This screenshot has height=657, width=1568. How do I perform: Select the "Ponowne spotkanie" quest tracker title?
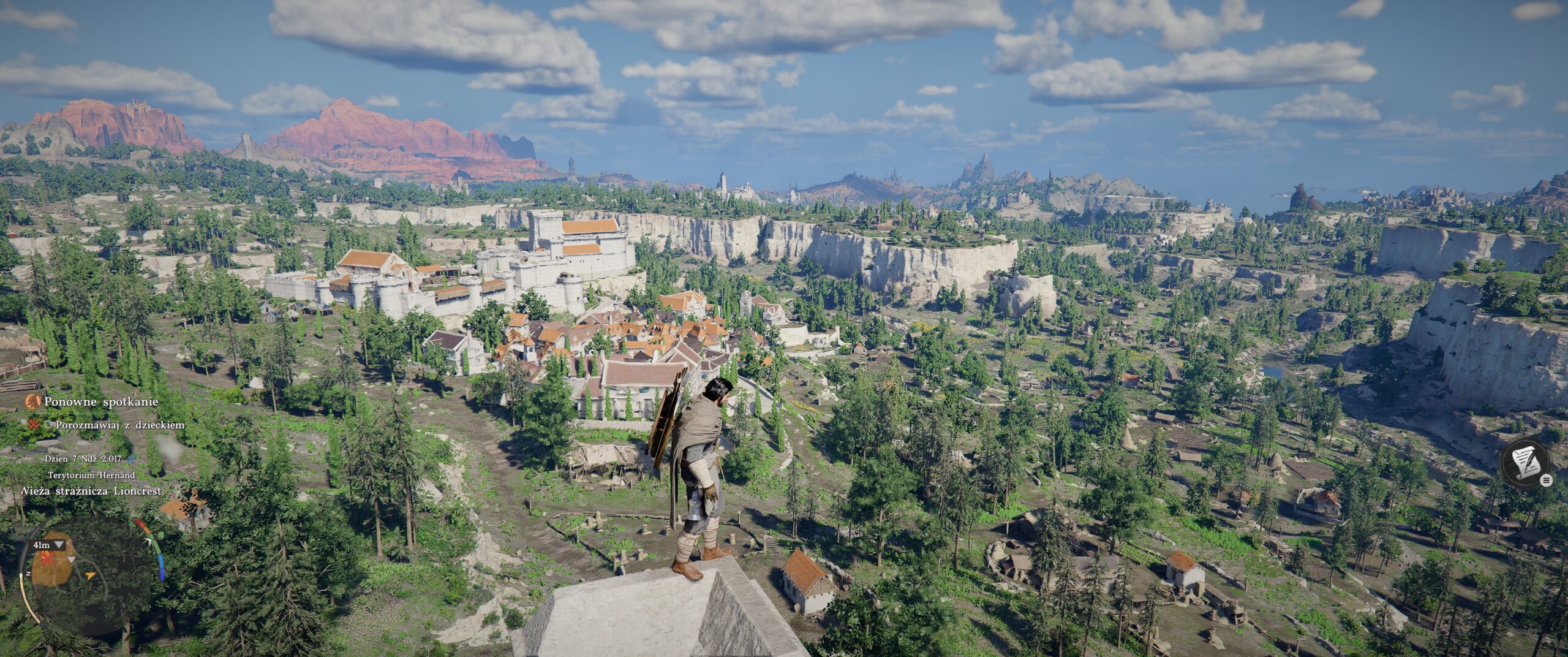101,402
